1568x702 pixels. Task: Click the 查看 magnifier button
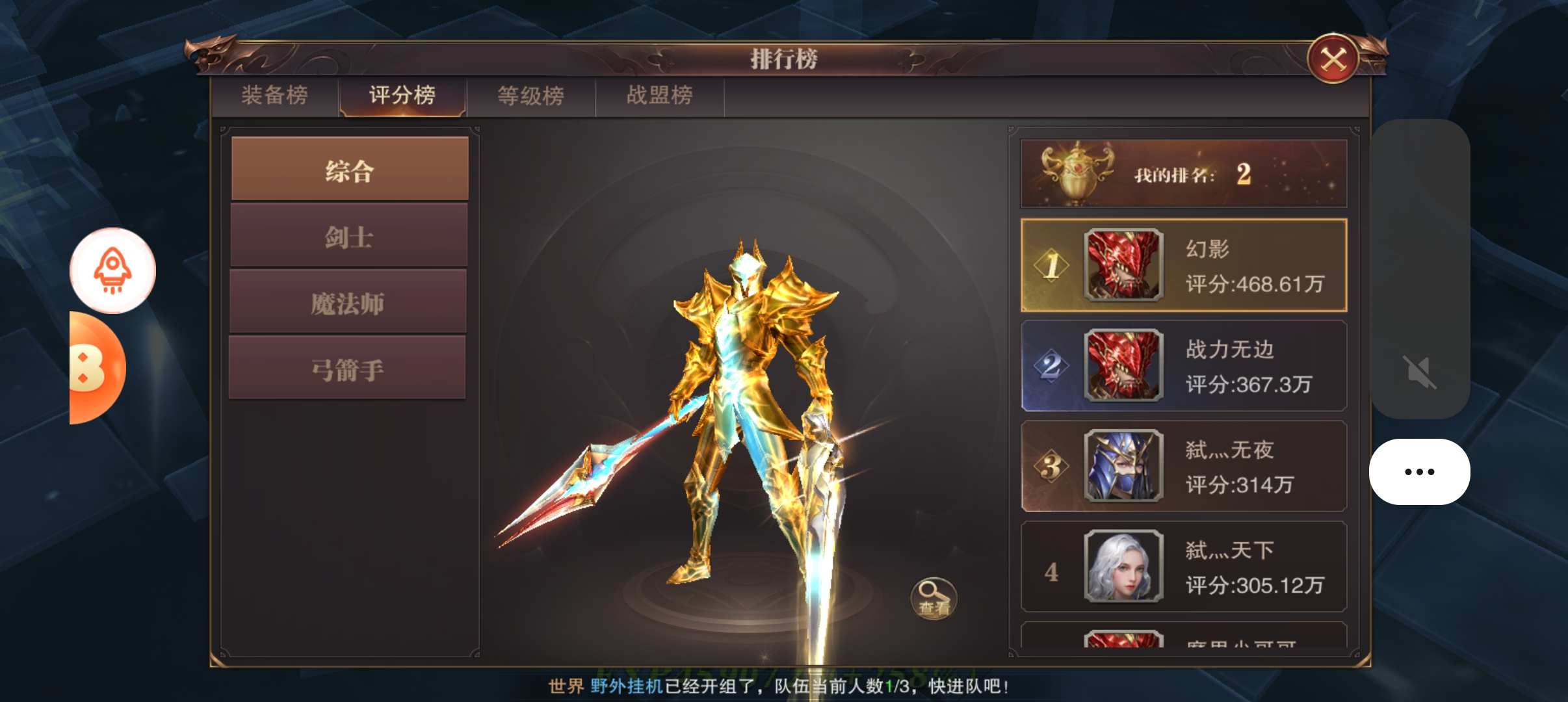pyautogui.click(x=934, y=598)
